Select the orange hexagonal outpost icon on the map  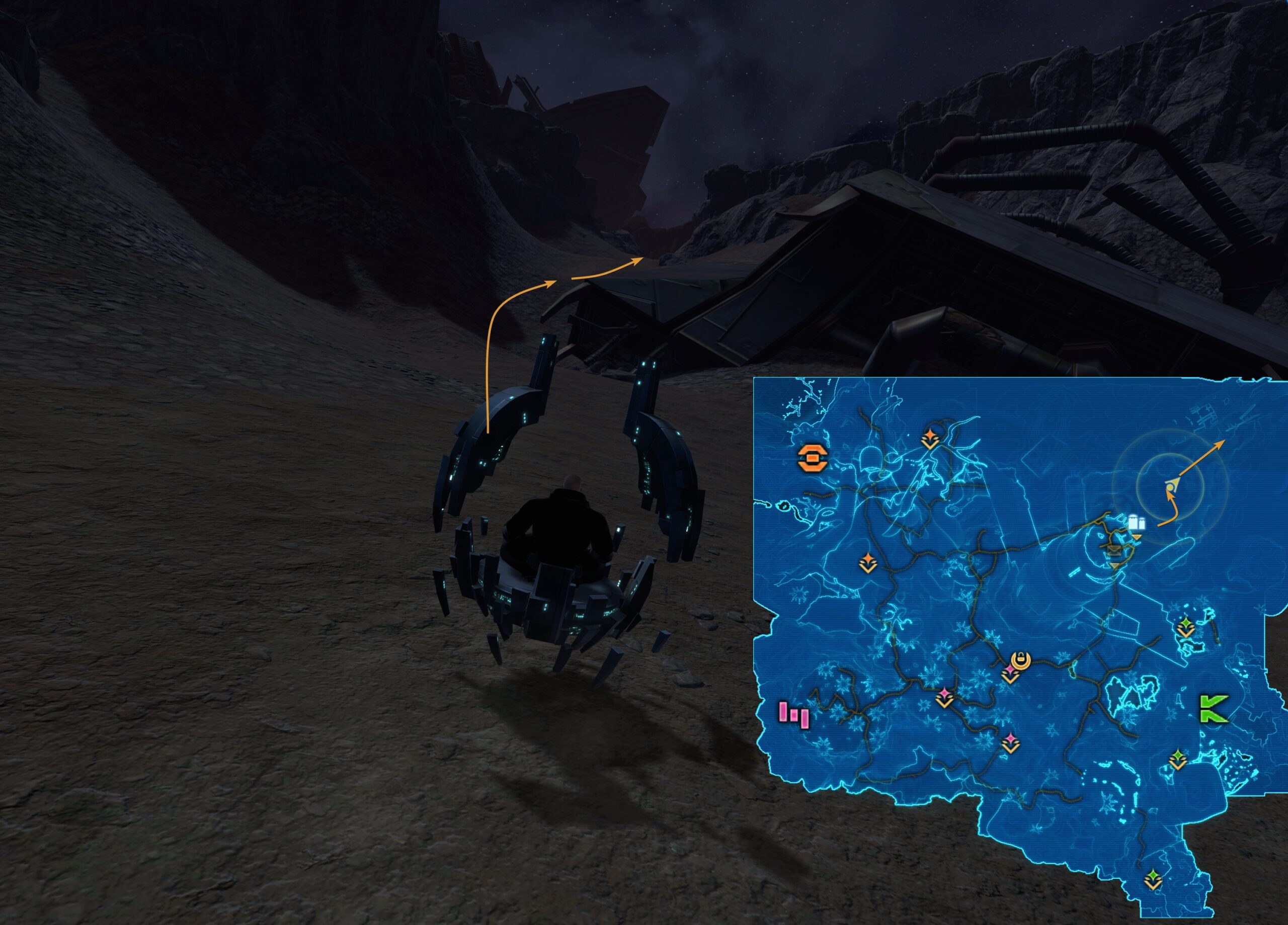coord(813,458)
